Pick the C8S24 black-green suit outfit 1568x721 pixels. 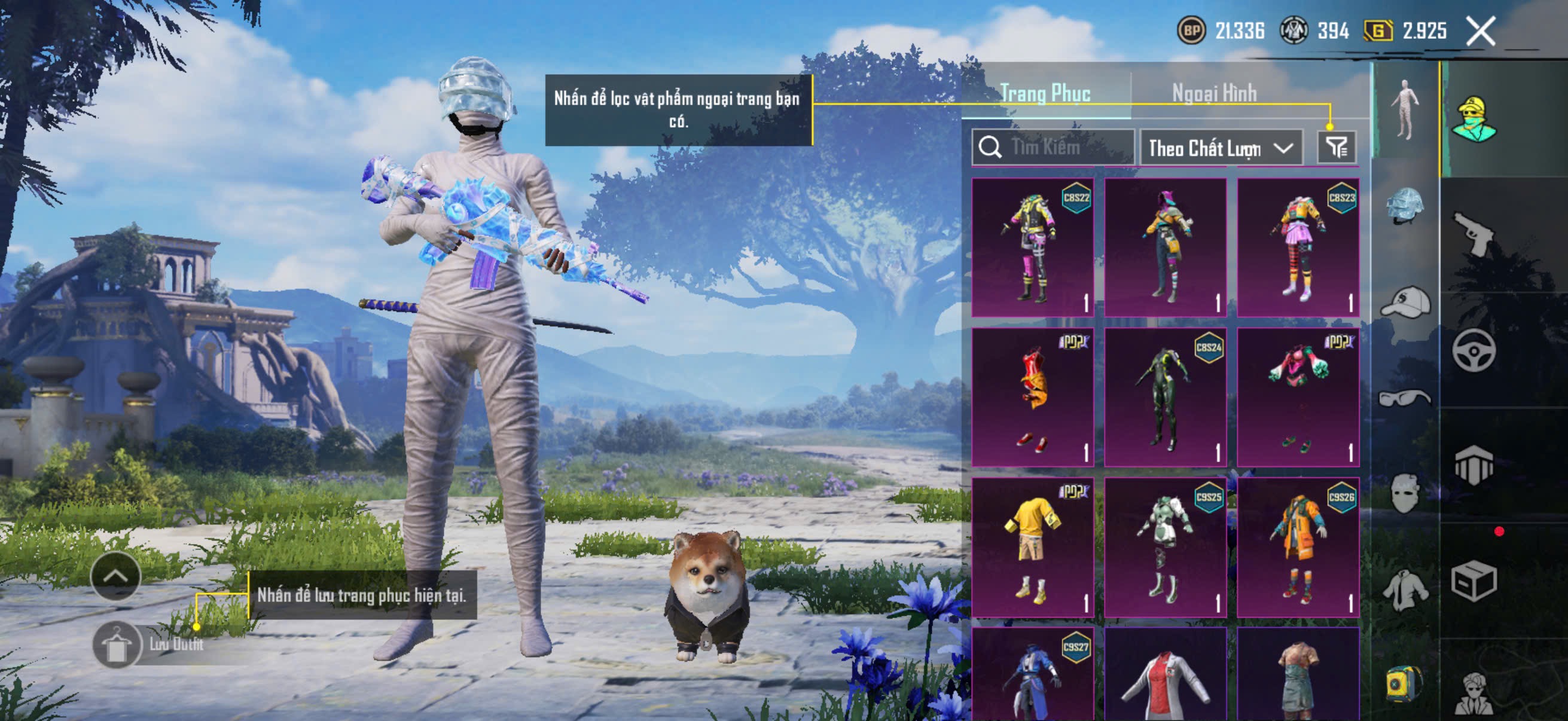[x=1165, y=397]
